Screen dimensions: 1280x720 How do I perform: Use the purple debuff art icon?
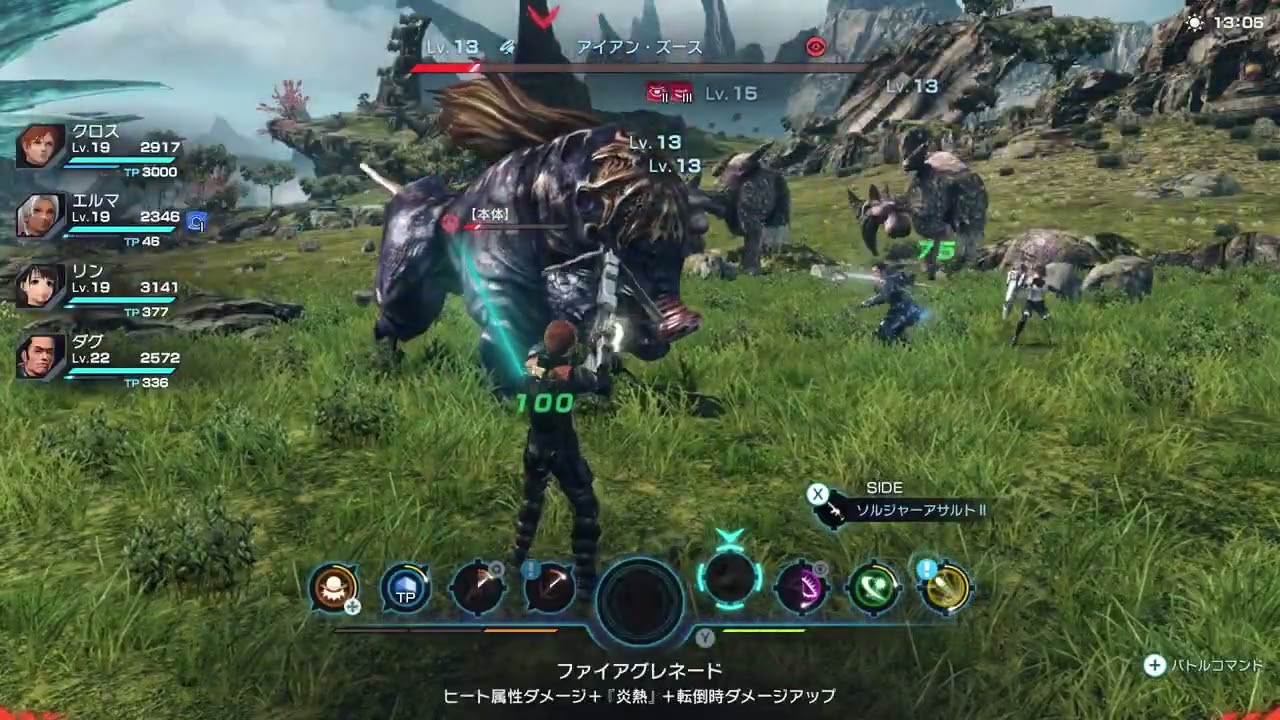click(x=802, y=588)
